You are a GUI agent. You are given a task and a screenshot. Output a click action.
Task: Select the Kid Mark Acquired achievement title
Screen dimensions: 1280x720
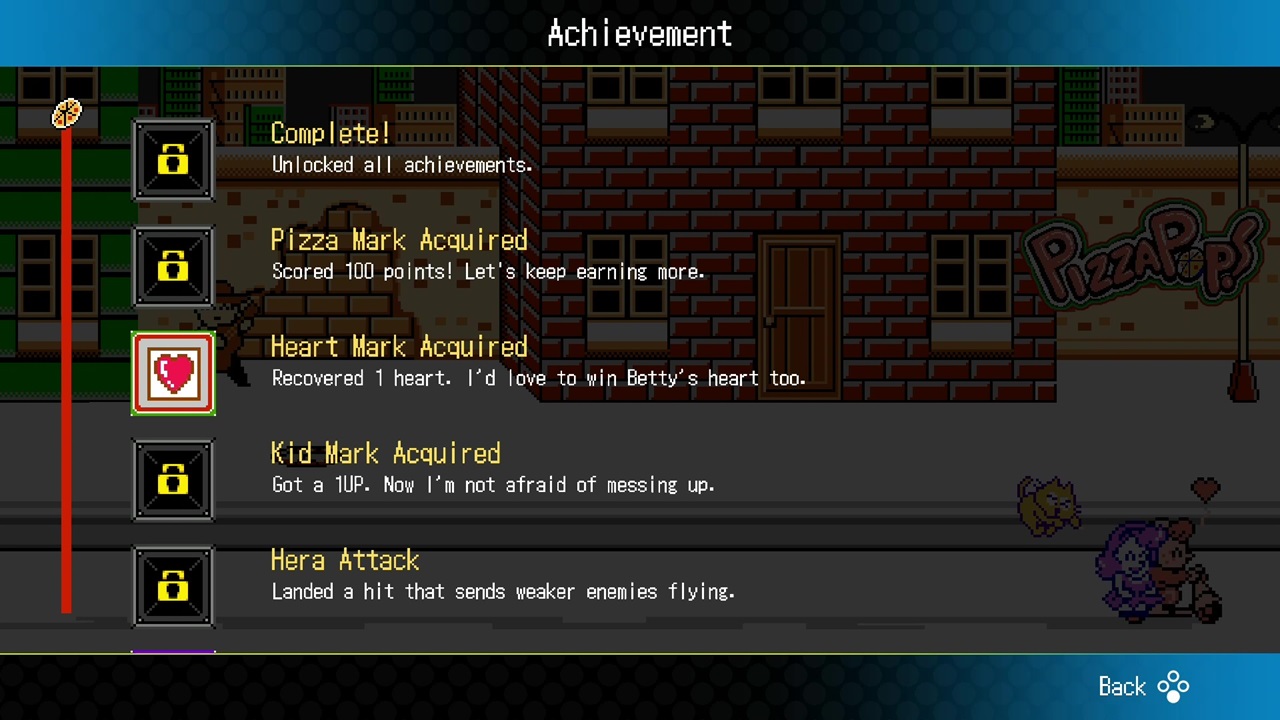pyautogui.click(x=385, y=453)
